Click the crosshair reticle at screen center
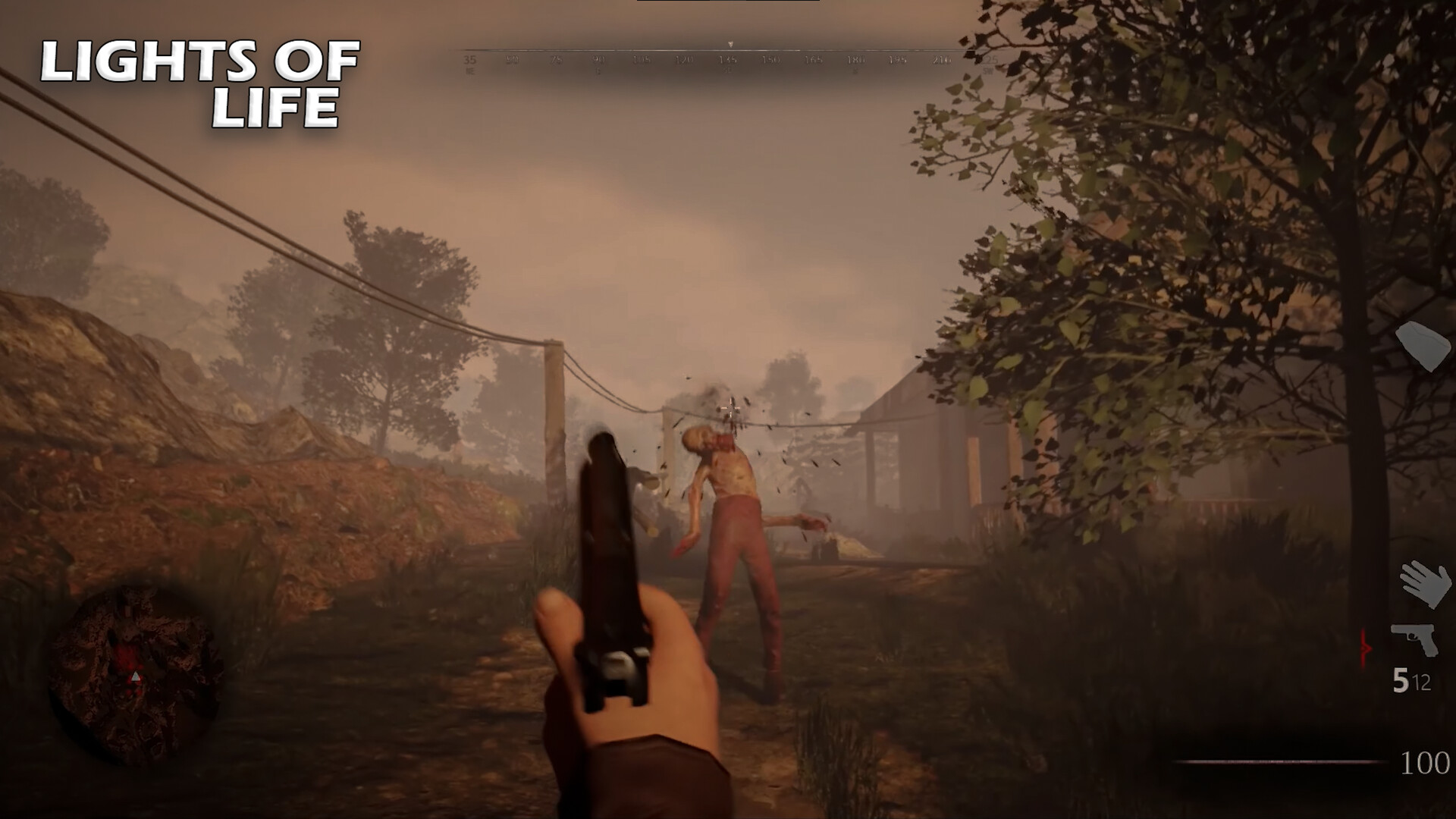Viewport: 1456px width, 819px height. click(x=730, y=409)
